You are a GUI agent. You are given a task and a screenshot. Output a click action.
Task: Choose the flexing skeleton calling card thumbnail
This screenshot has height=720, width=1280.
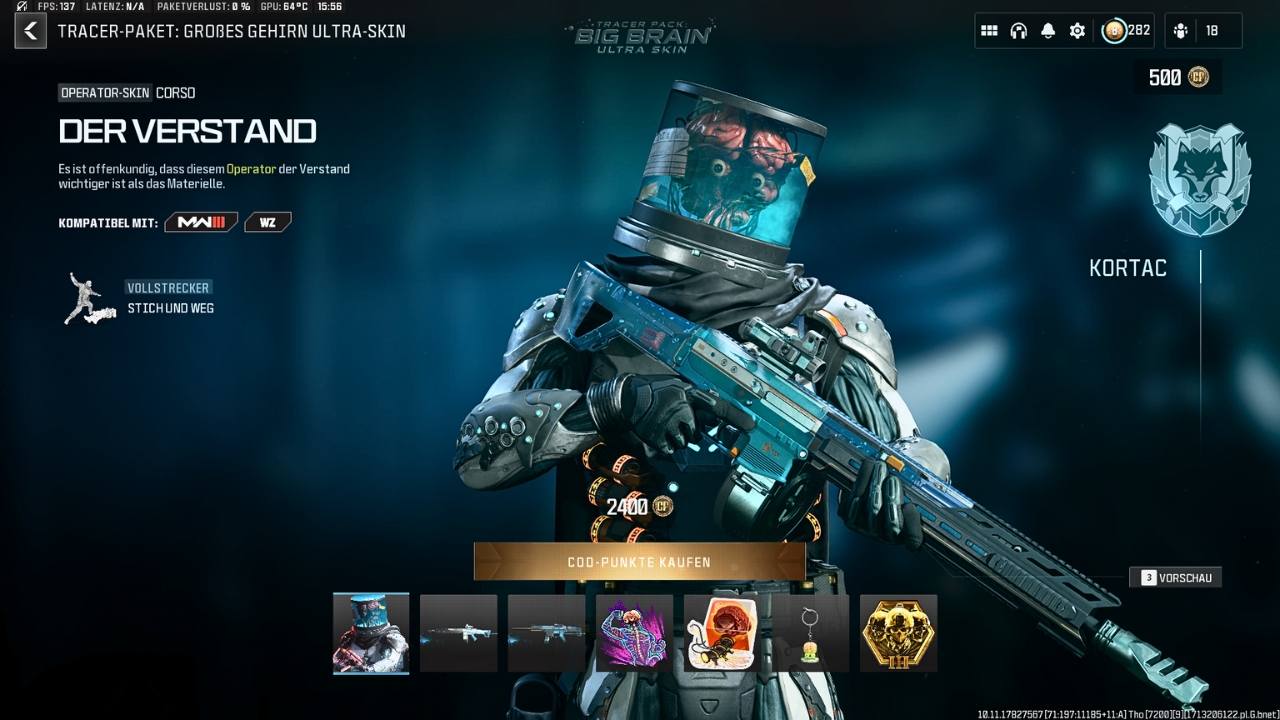[x=634, y=633]
